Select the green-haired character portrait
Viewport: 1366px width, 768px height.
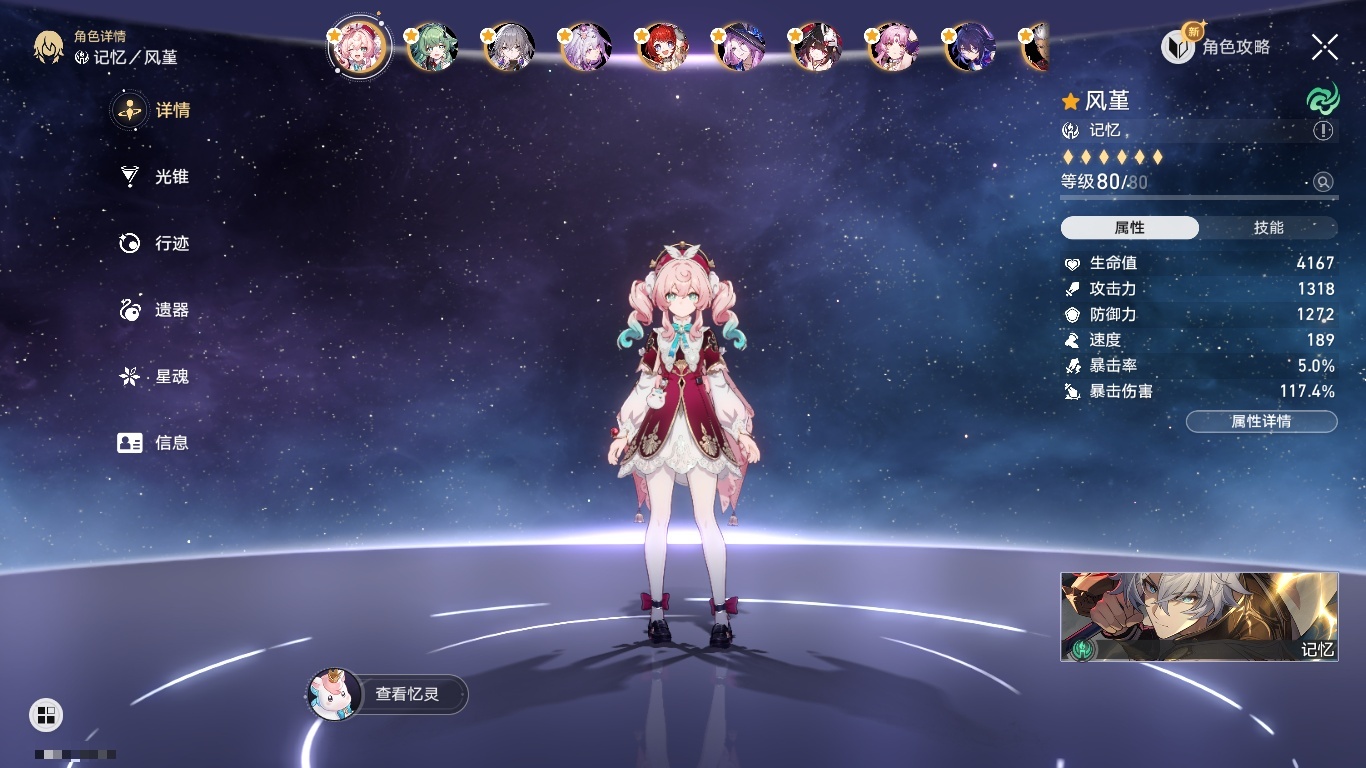(x=433, y=47)
